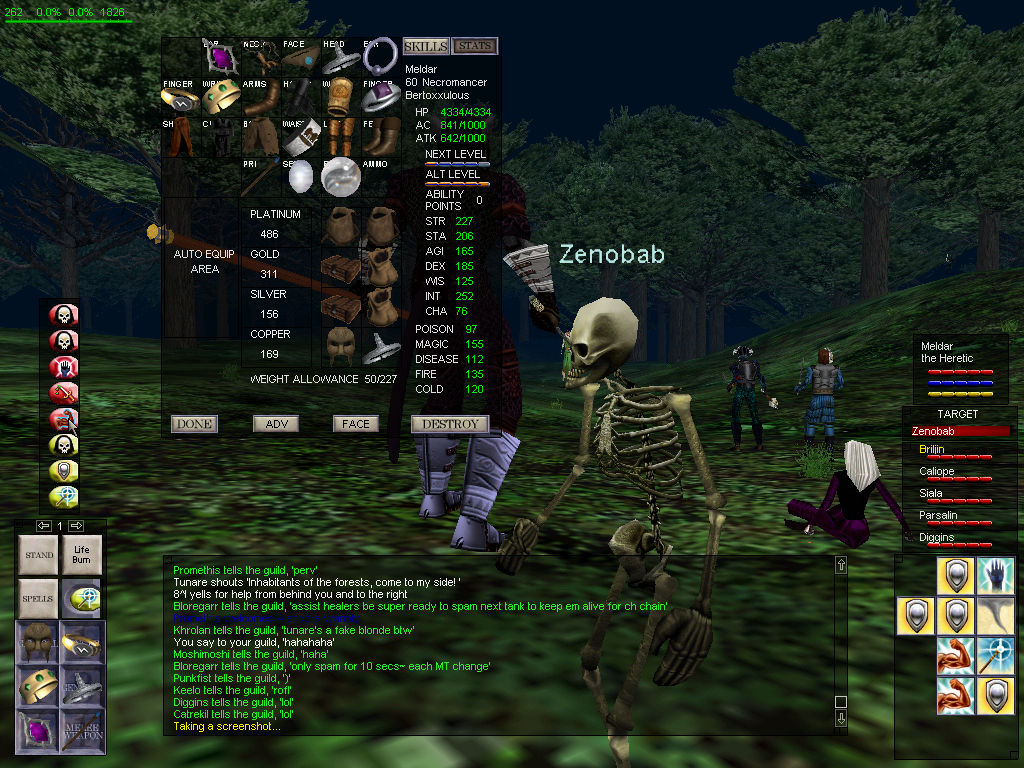Viewport: 1024px width, 768px height.
Task: Select the purple gem item in ear slot
Action: [x=220, y=58]
